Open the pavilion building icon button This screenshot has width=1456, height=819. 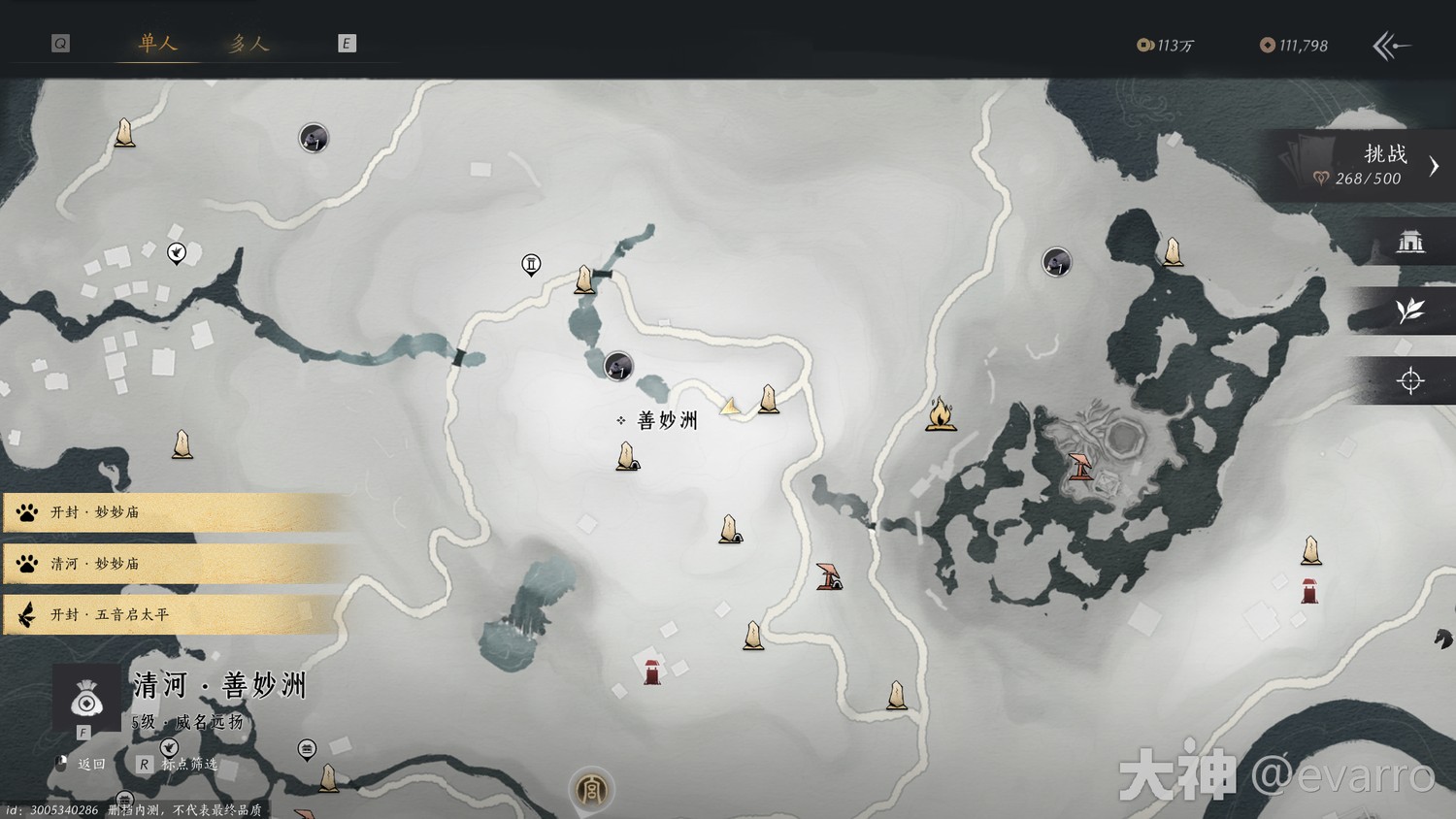[1409, 241]
